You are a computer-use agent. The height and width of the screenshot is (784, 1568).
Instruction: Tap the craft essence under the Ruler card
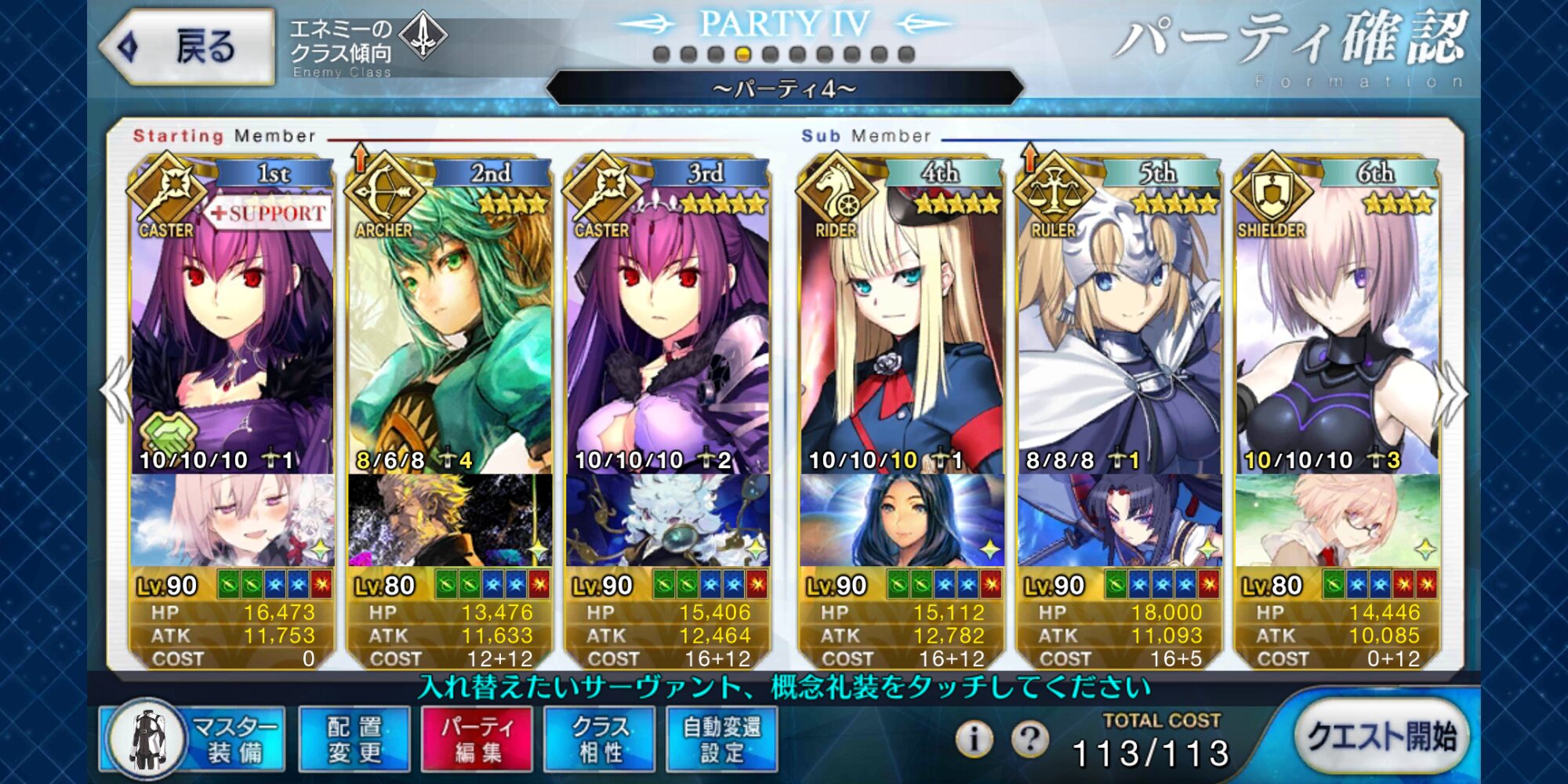click(x=1119, y=521)
